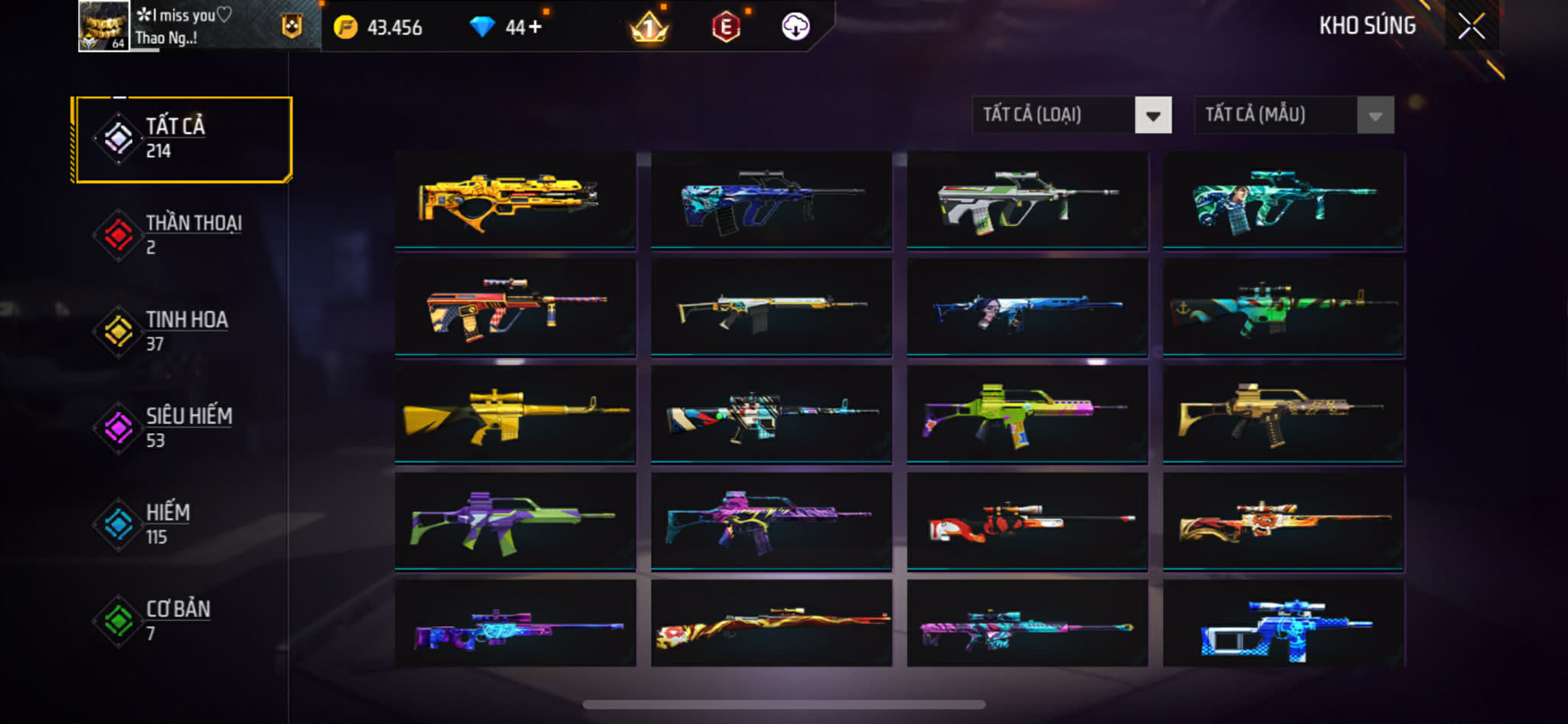Close the Kho Súng weapon vault

(1471, 27)
